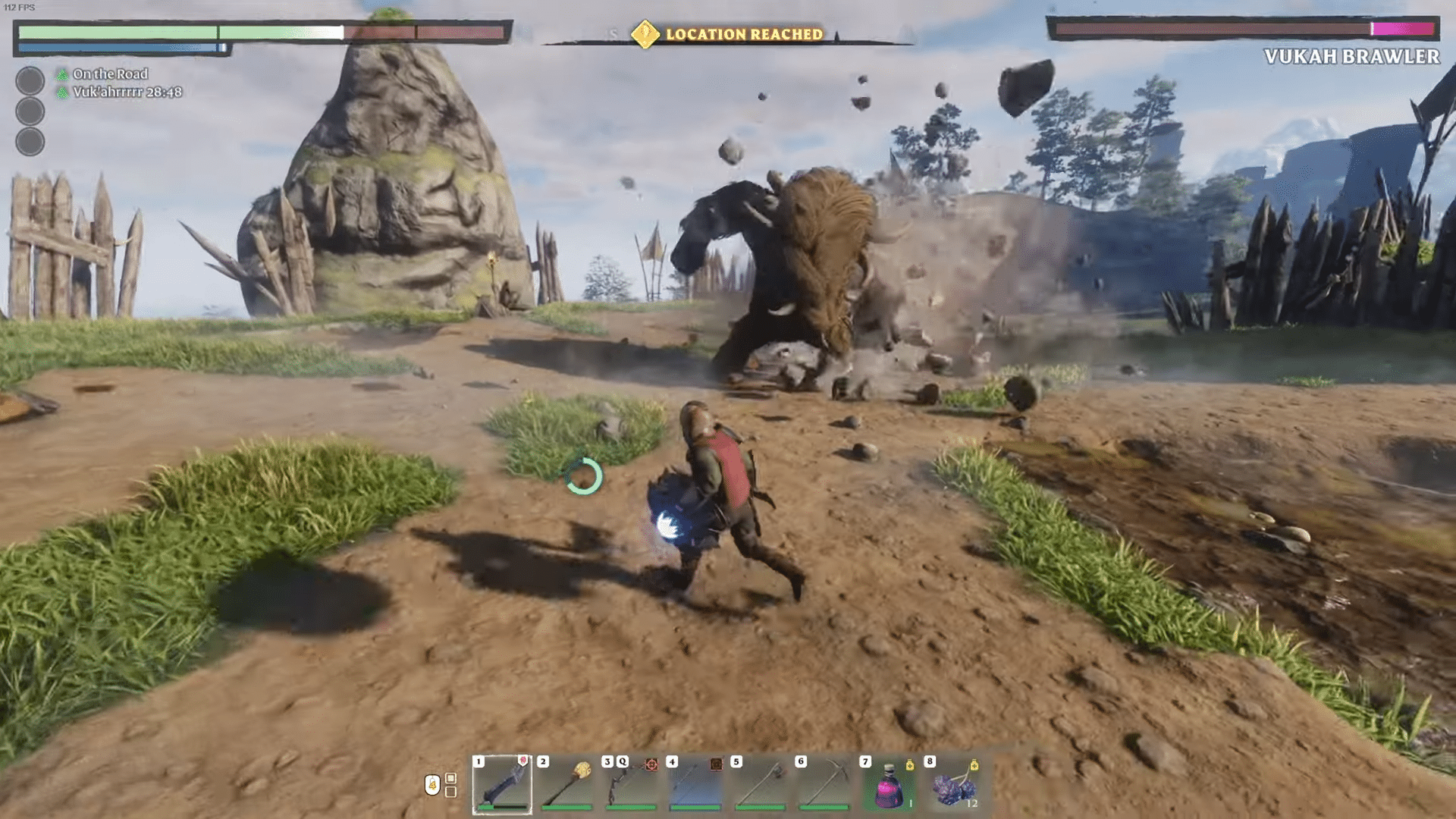Choose the bow in hotbar slot 3
Image resolution: width=1456 pixels, height=819 pixels.
pos(631,784)
